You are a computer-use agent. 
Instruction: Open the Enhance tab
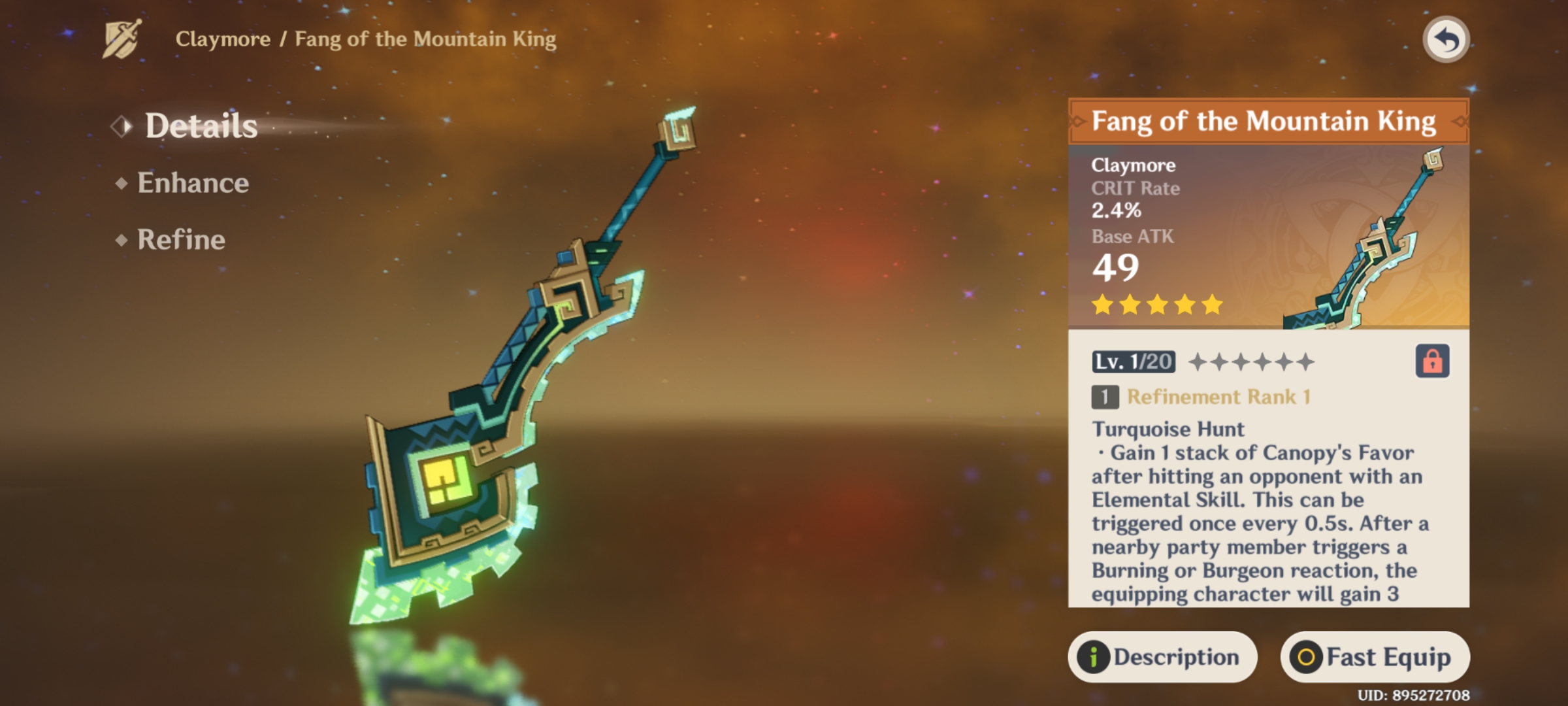193,183
